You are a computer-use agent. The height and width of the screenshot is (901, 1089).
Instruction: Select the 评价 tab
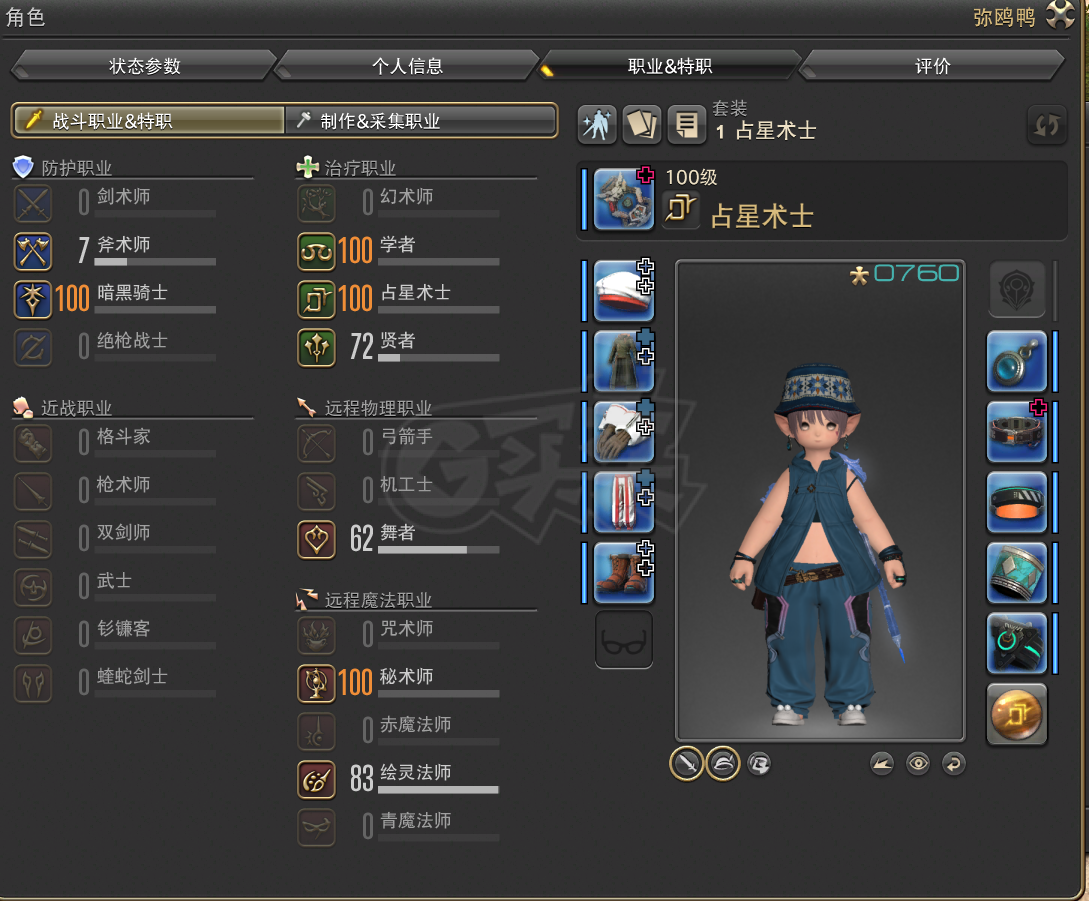[932, 67]
